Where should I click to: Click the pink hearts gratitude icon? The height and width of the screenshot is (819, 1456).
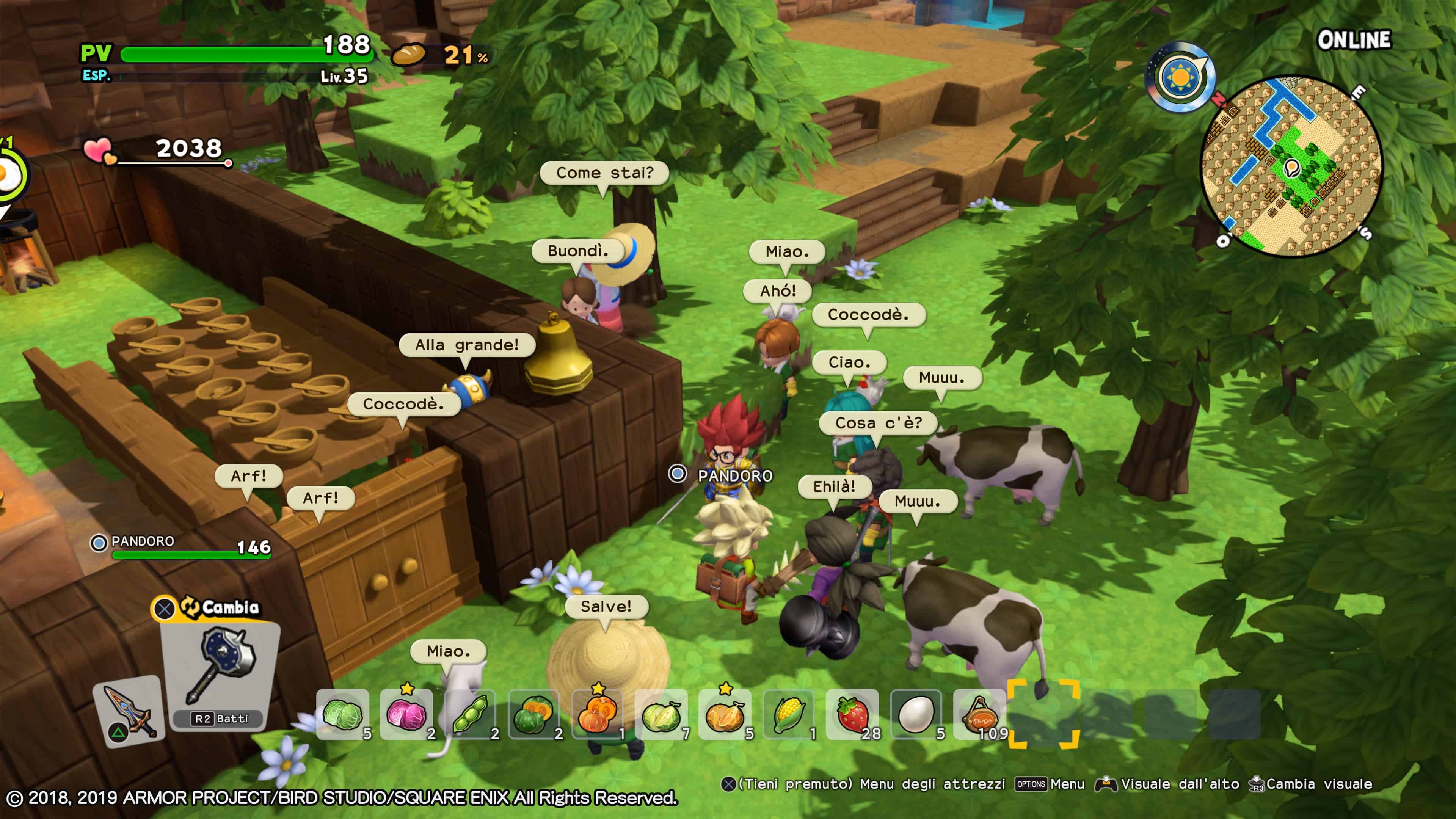point(99,151)
